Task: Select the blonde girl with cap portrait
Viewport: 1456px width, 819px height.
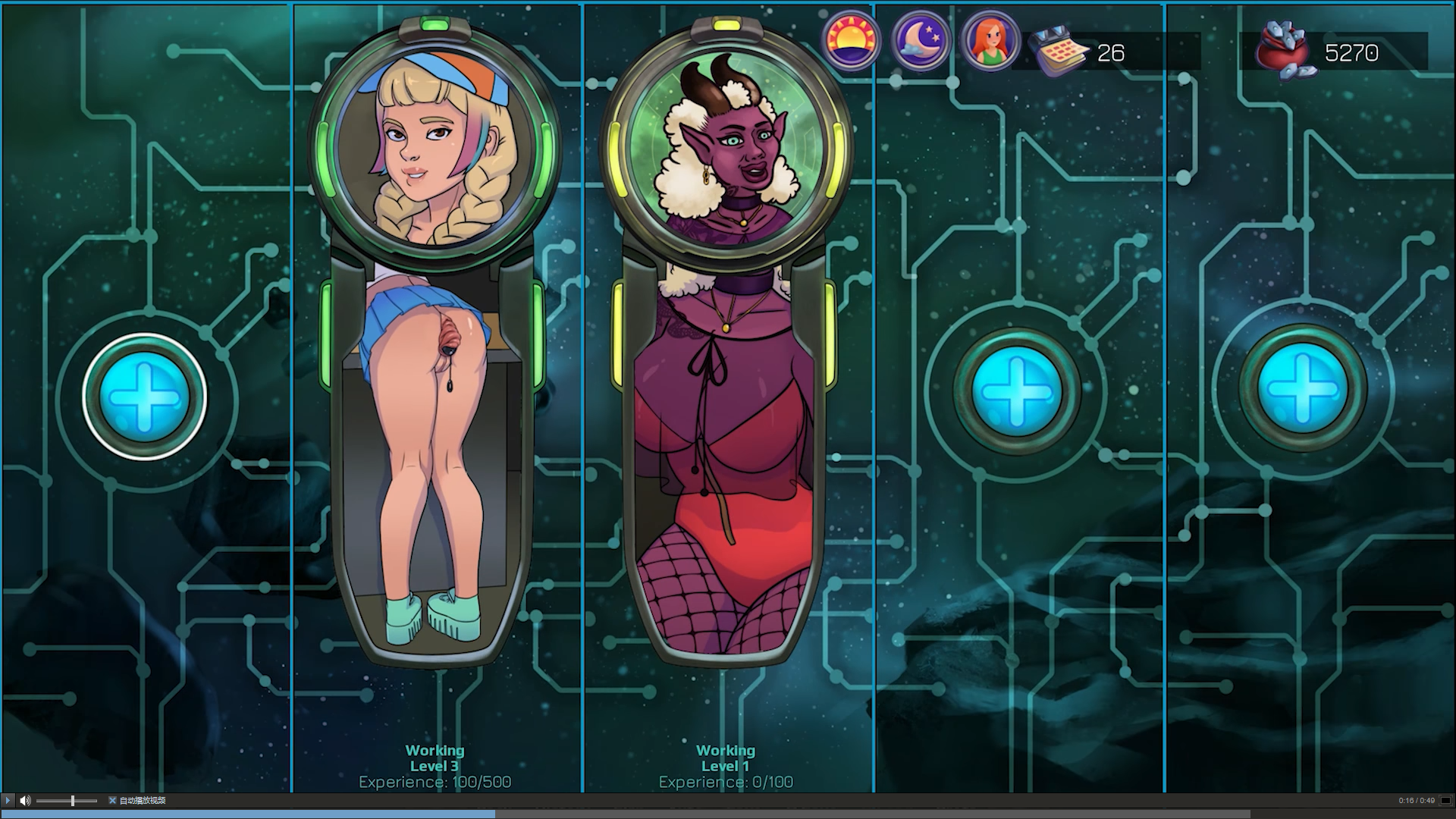Action: coord(435,143)
